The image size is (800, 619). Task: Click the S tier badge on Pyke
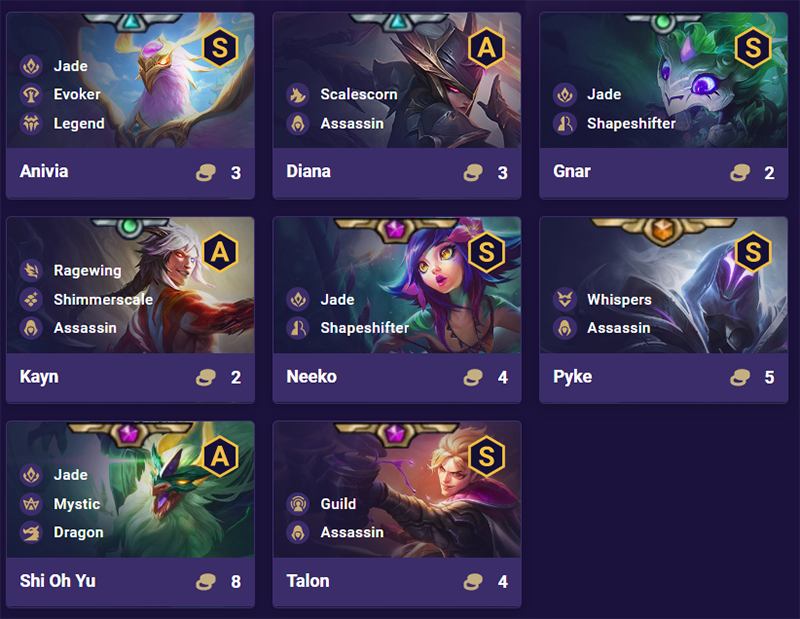click(x=753, y=253)
